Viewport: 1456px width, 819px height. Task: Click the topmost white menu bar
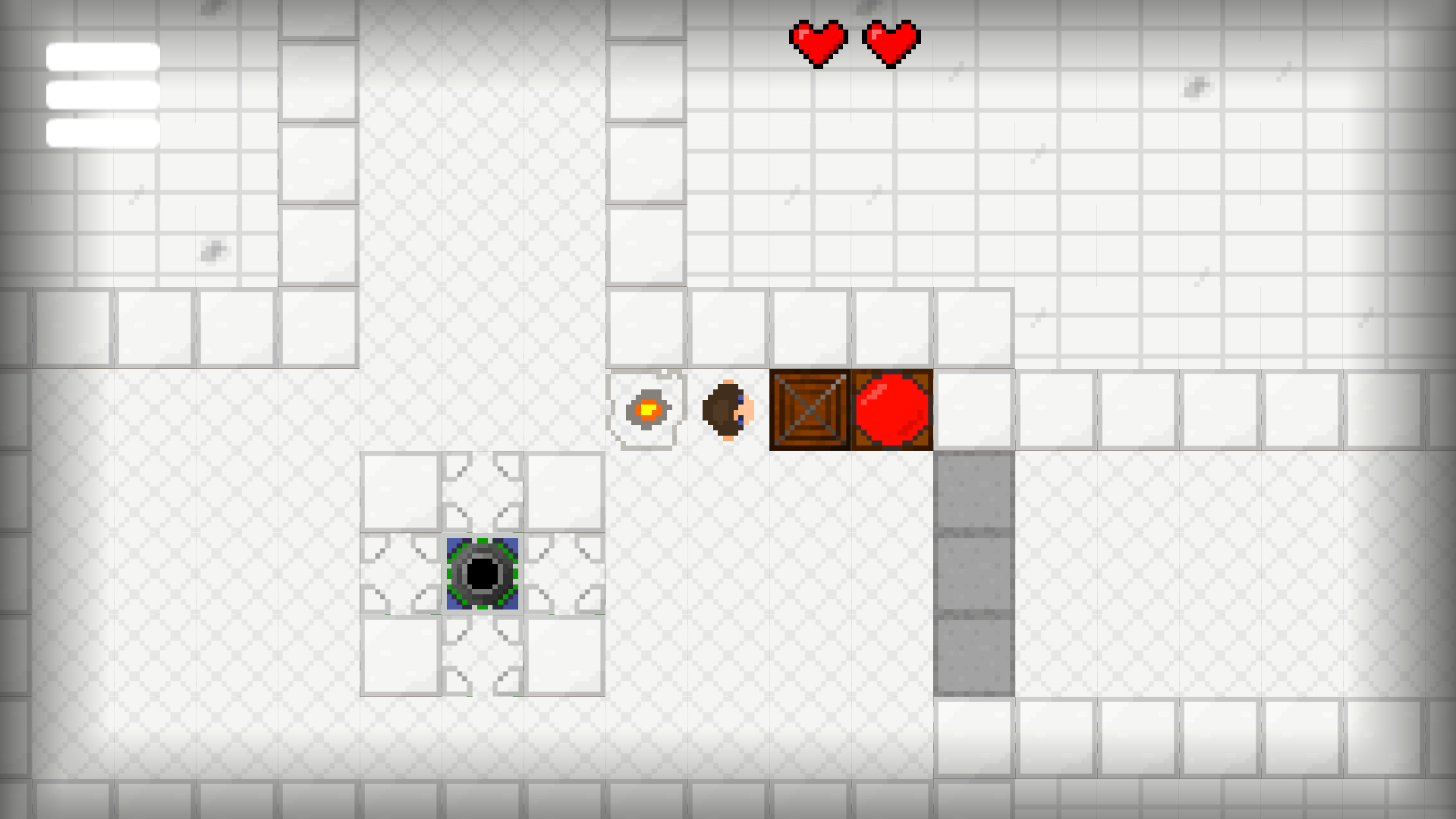pyautogui.click(x=102, y=55)
